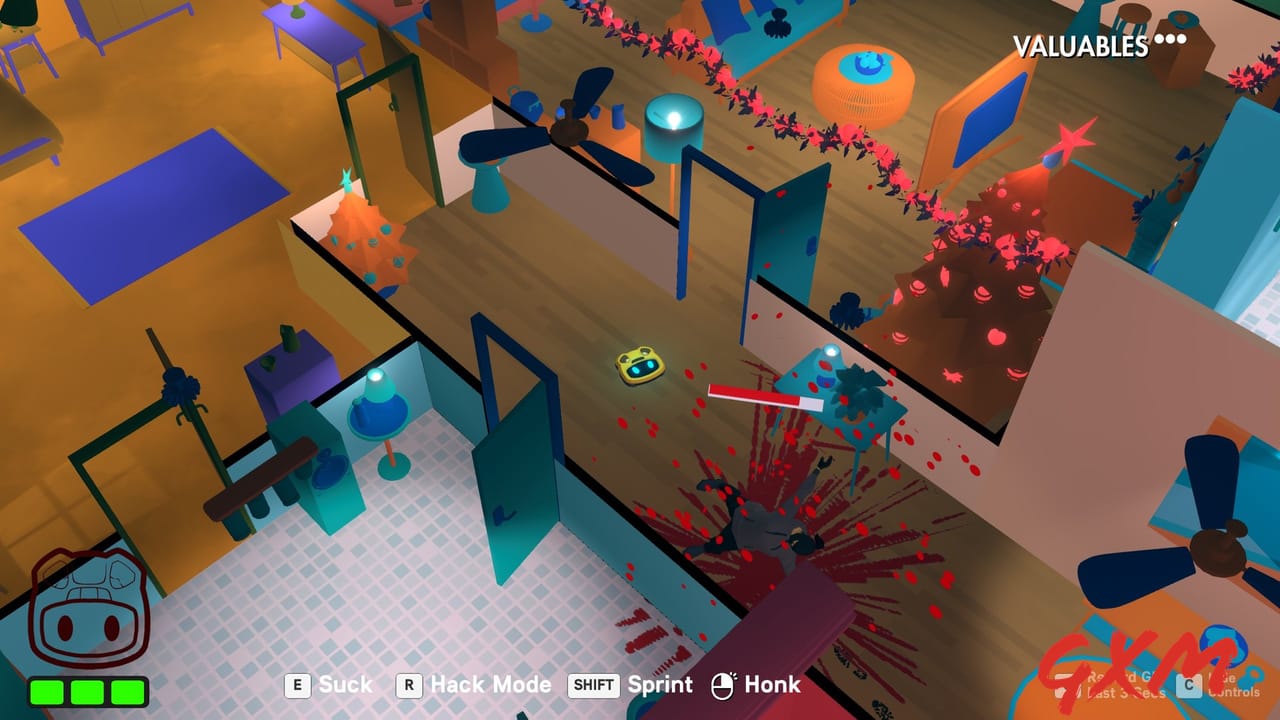Click the mouse Honk icon

[723, 685]
